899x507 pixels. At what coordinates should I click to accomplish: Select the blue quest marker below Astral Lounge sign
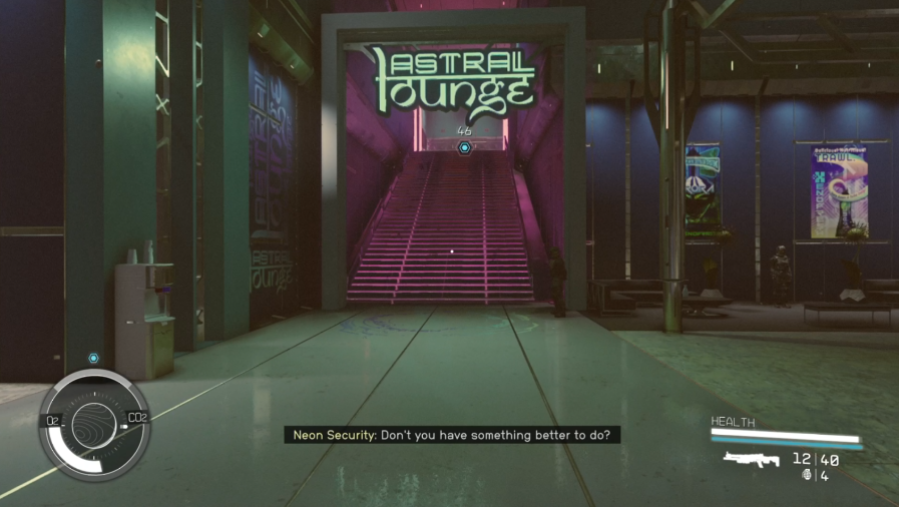click(x=464, y=148)
